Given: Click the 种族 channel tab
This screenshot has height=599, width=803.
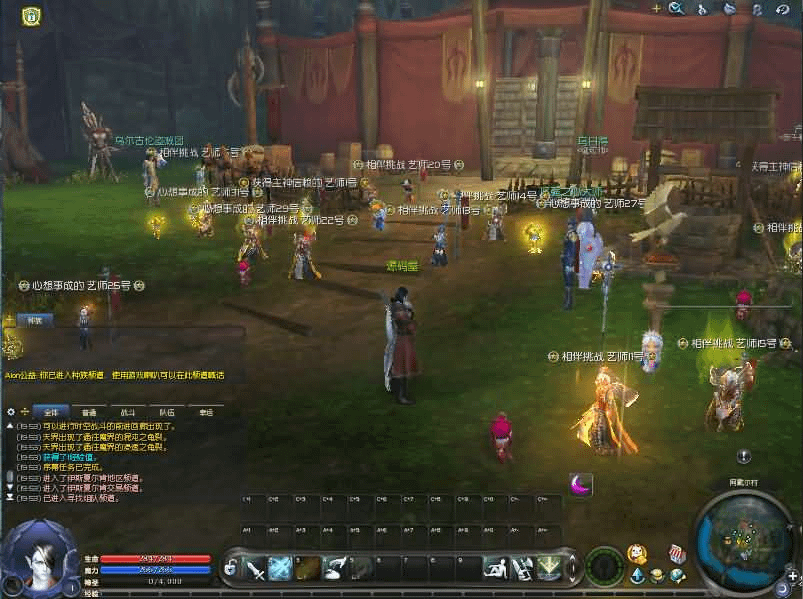Looking at the screenshot, I should click(34, 320).
